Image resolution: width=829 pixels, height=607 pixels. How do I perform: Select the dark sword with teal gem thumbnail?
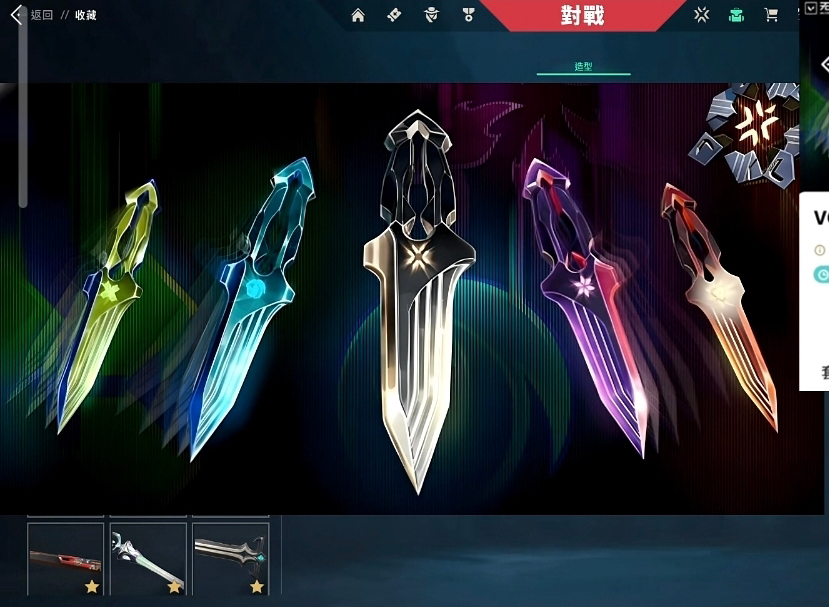(x=230, y=559)
